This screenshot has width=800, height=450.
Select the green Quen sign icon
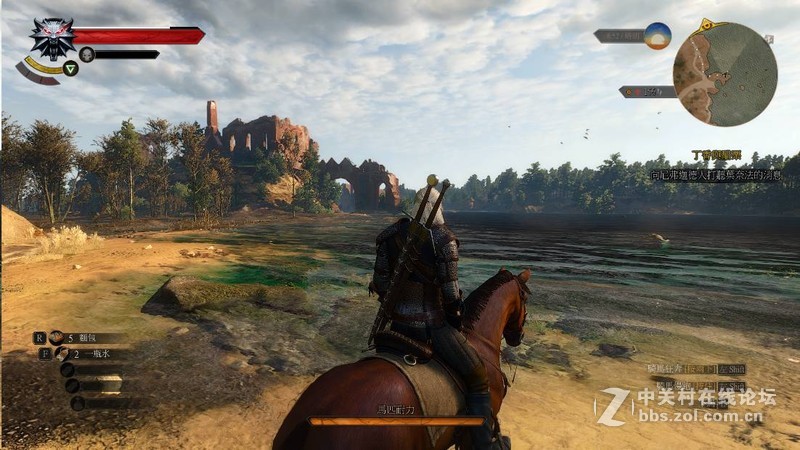(x=71, y=68)
